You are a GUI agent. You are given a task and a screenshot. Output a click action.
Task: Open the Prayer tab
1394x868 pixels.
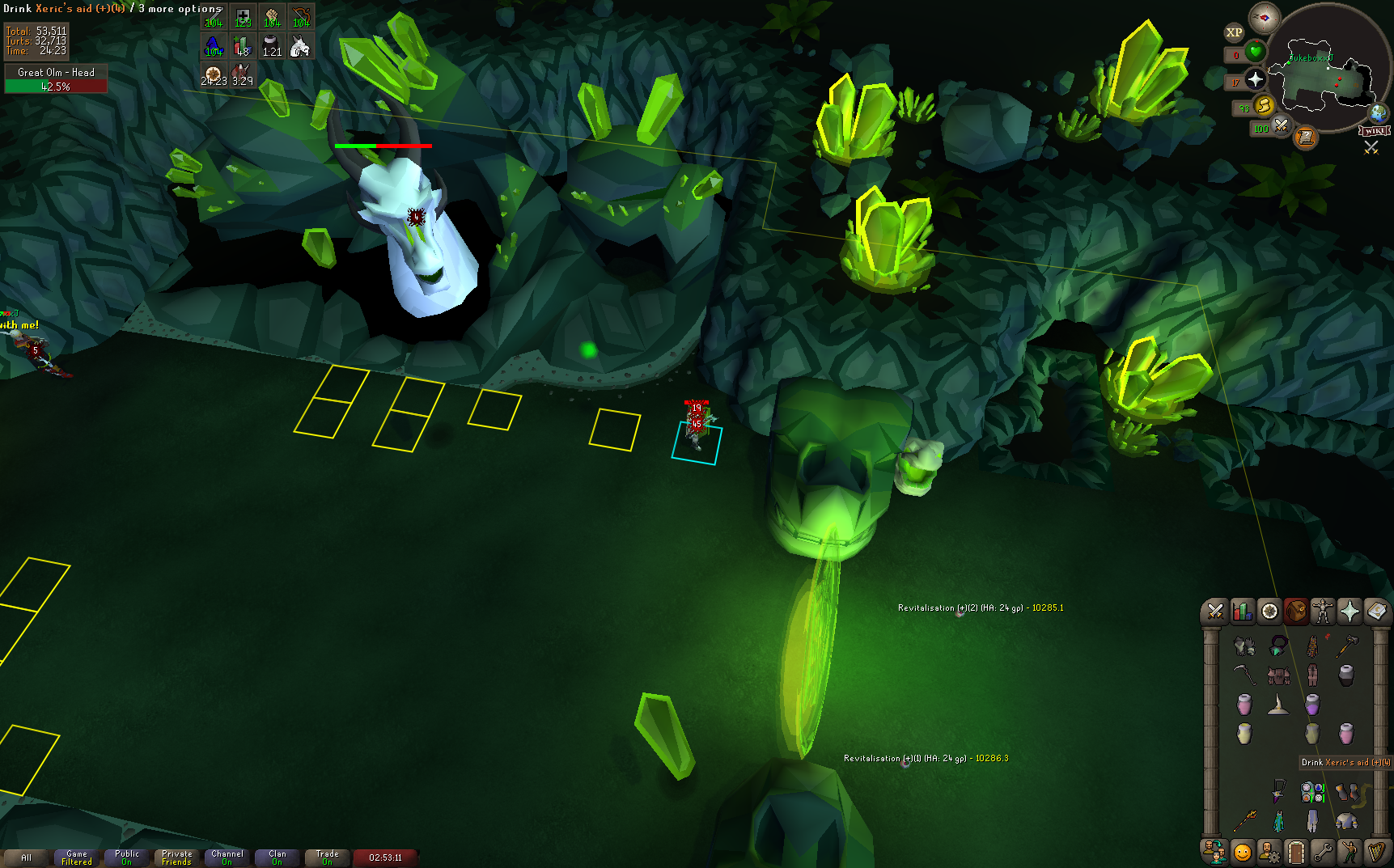1350,612
